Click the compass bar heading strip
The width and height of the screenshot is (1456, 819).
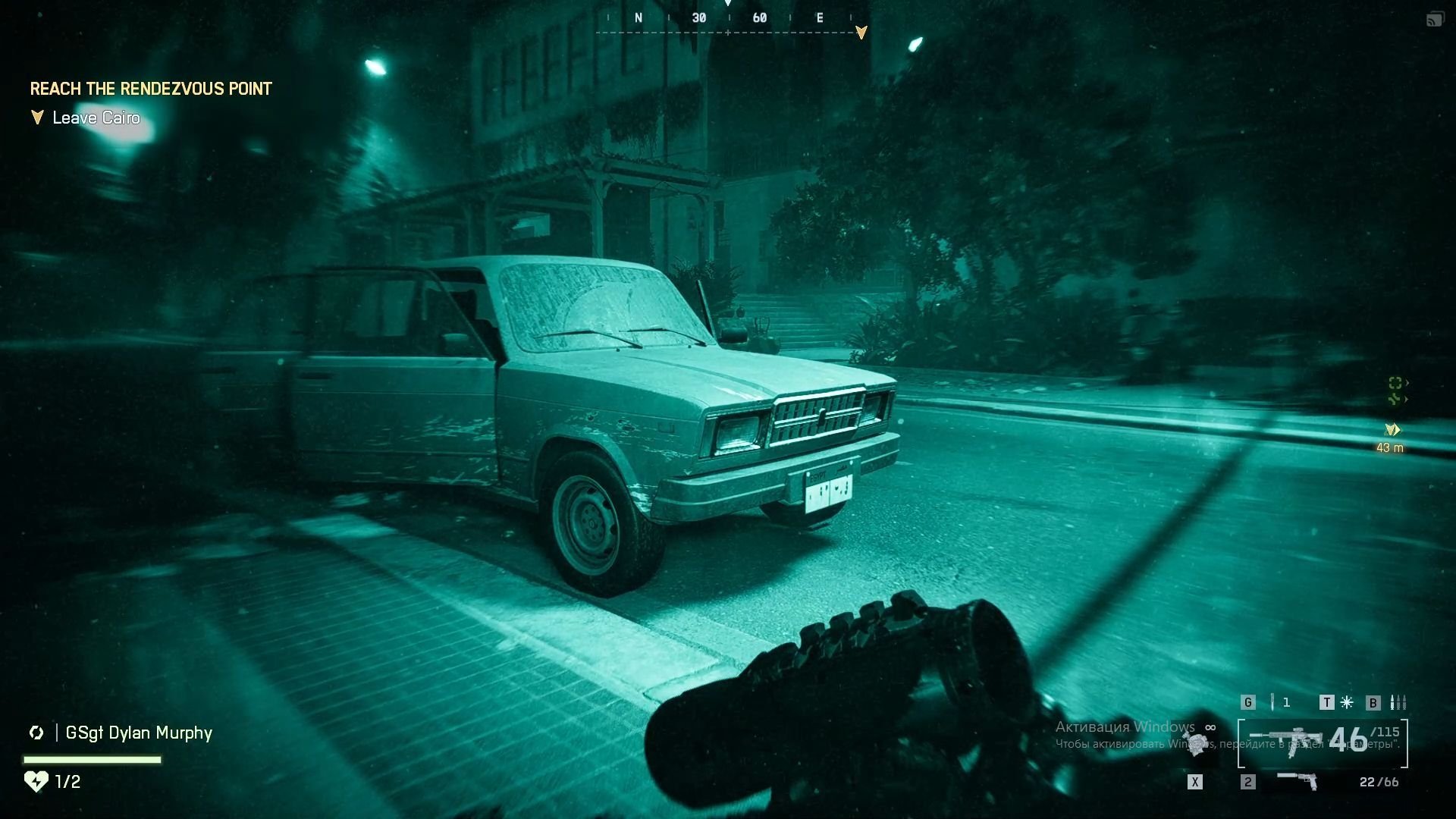tap(728, 18)
